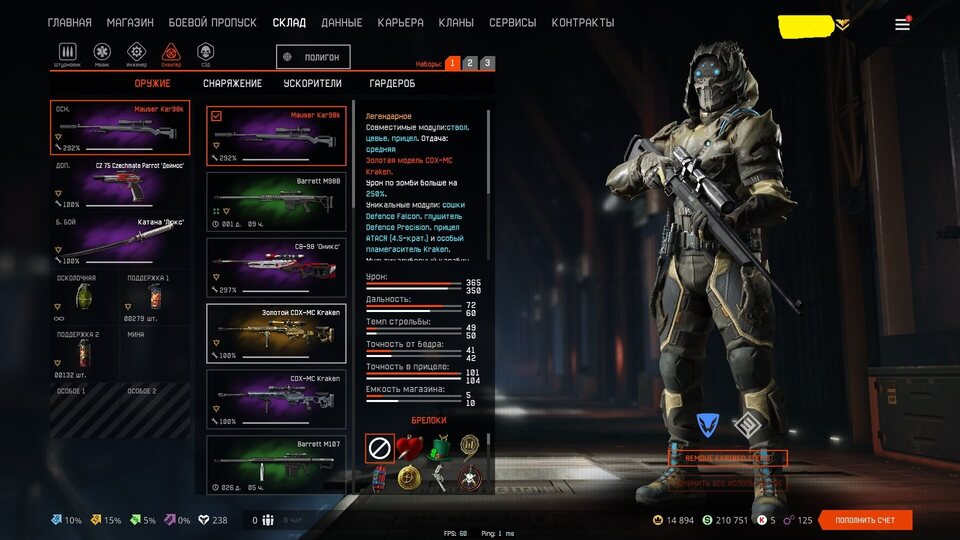Viewport: 960px width, 540px height.
Task: Open the Гардероб wardrobe tab
Action: [392, 84]
